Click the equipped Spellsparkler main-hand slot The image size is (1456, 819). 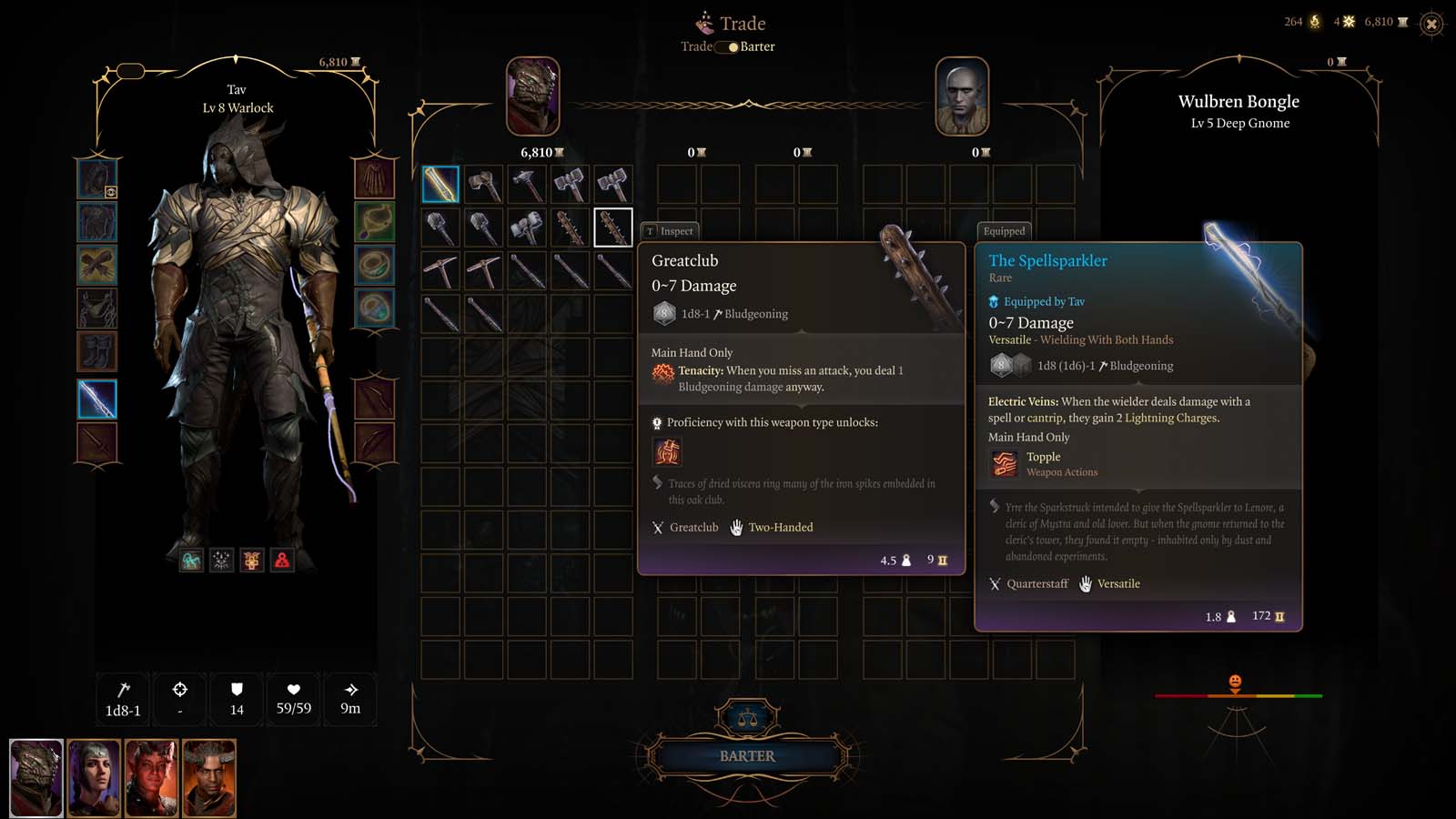click(97, 399)
